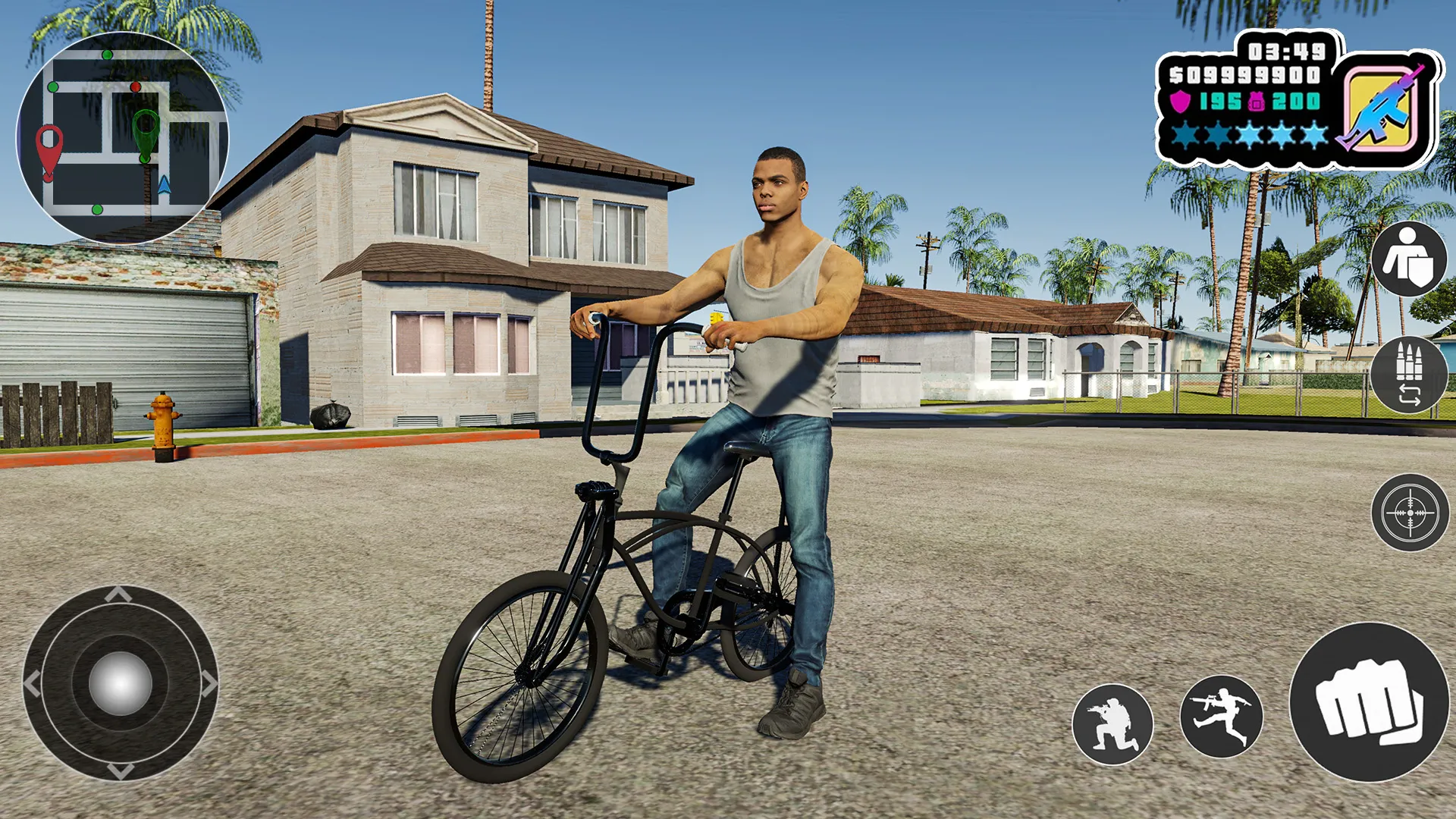Tap the money counter $09999900
This screenshot has width=1456, height=819.
pyautogui.click(x=1244, y=74)
